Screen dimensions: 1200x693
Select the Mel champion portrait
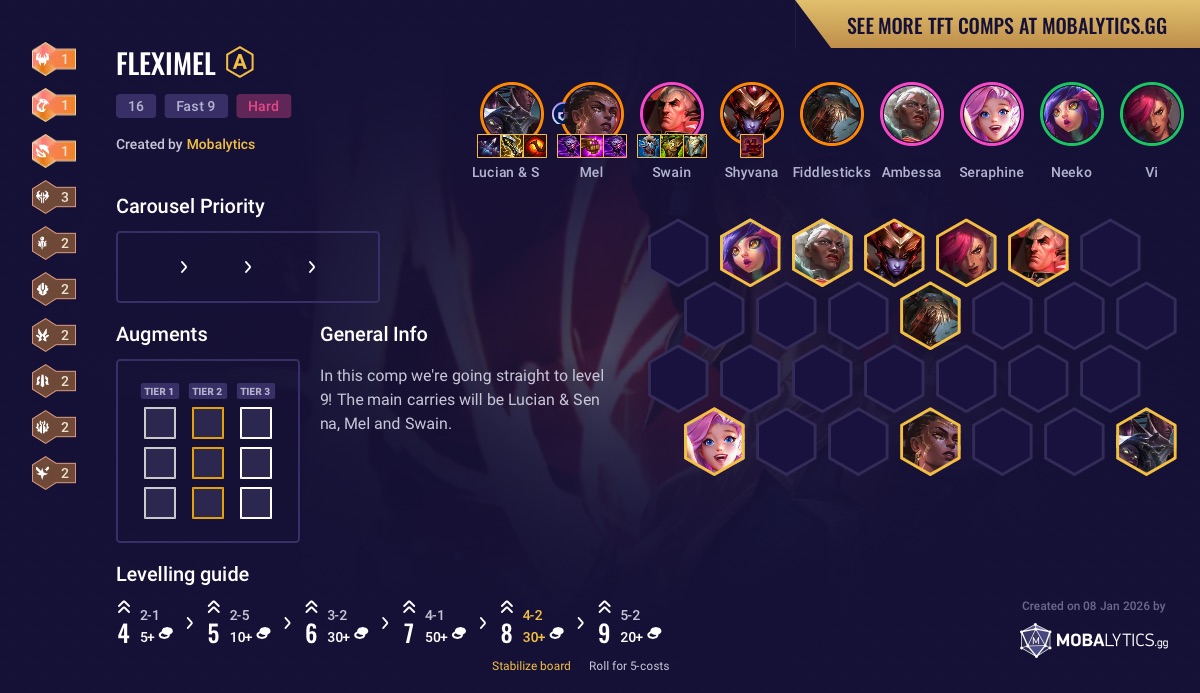tap(591, 112)
